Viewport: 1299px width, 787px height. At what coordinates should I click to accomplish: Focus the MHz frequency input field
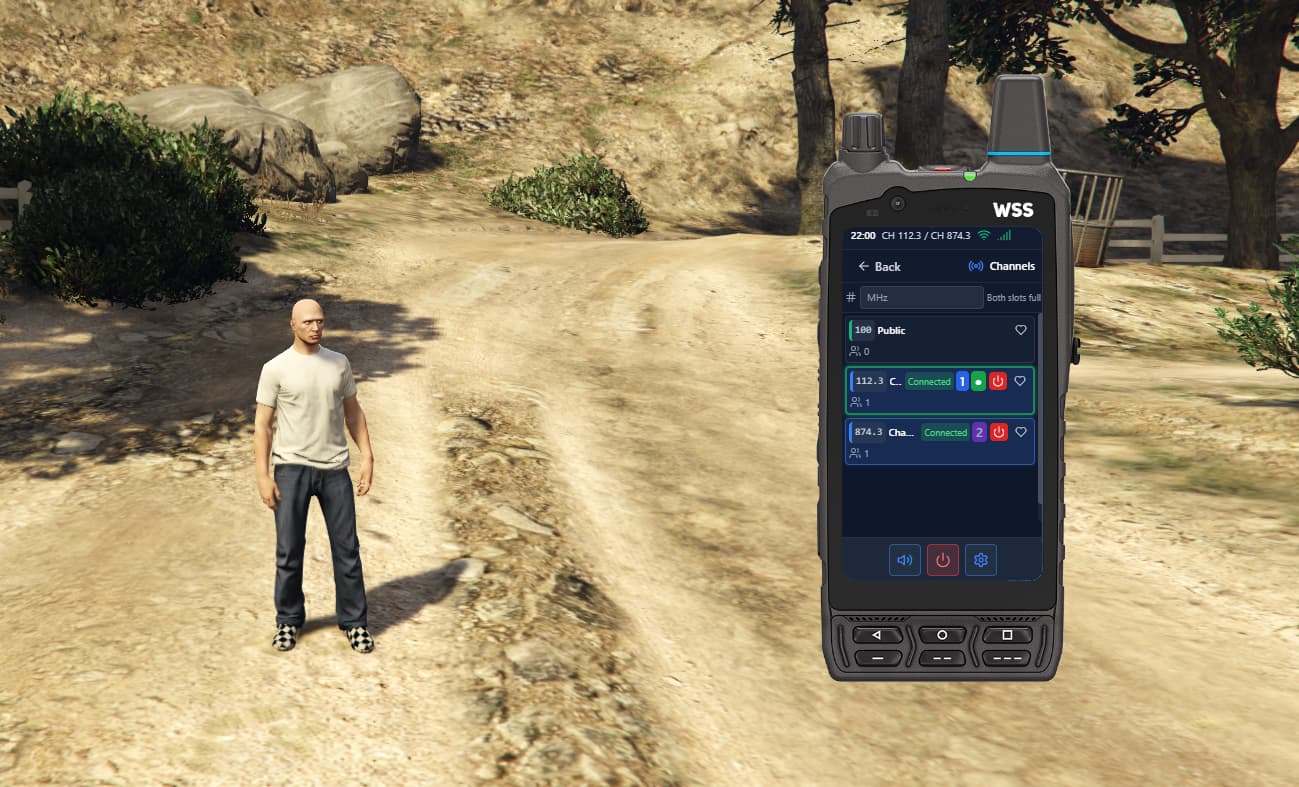[921, 298]
